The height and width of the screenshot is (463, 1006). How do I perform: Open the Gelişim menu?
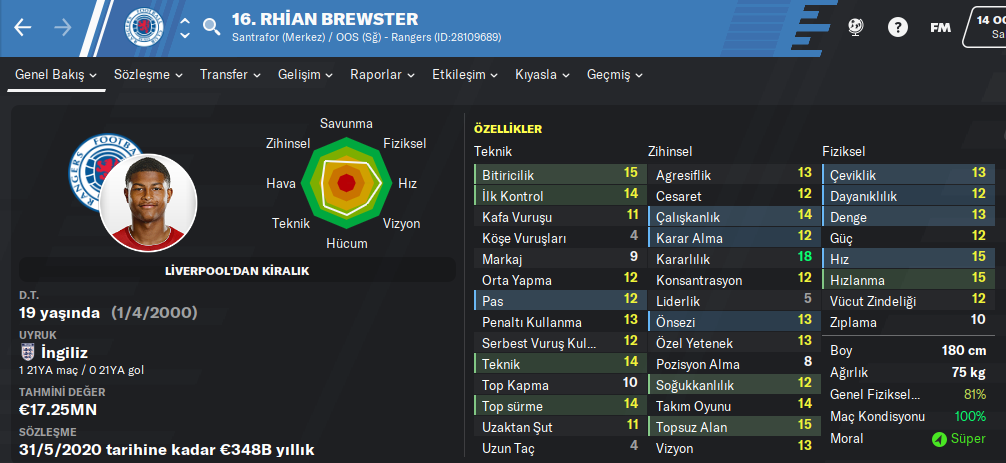click(x=305, y=75)
